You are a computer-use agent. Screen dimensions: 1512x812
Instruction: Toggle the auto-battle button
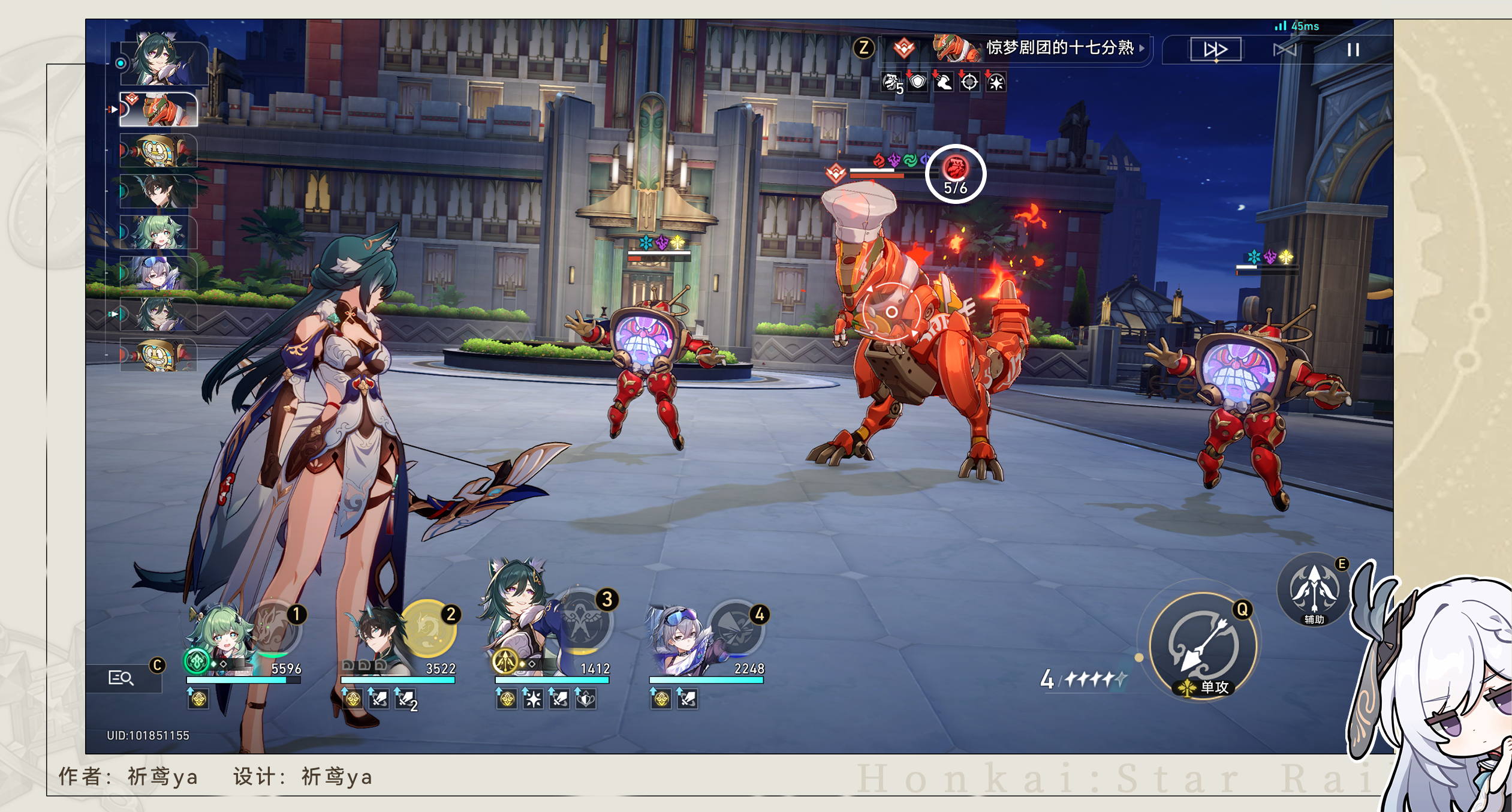pyautogui.click(x=1284, y=50)
